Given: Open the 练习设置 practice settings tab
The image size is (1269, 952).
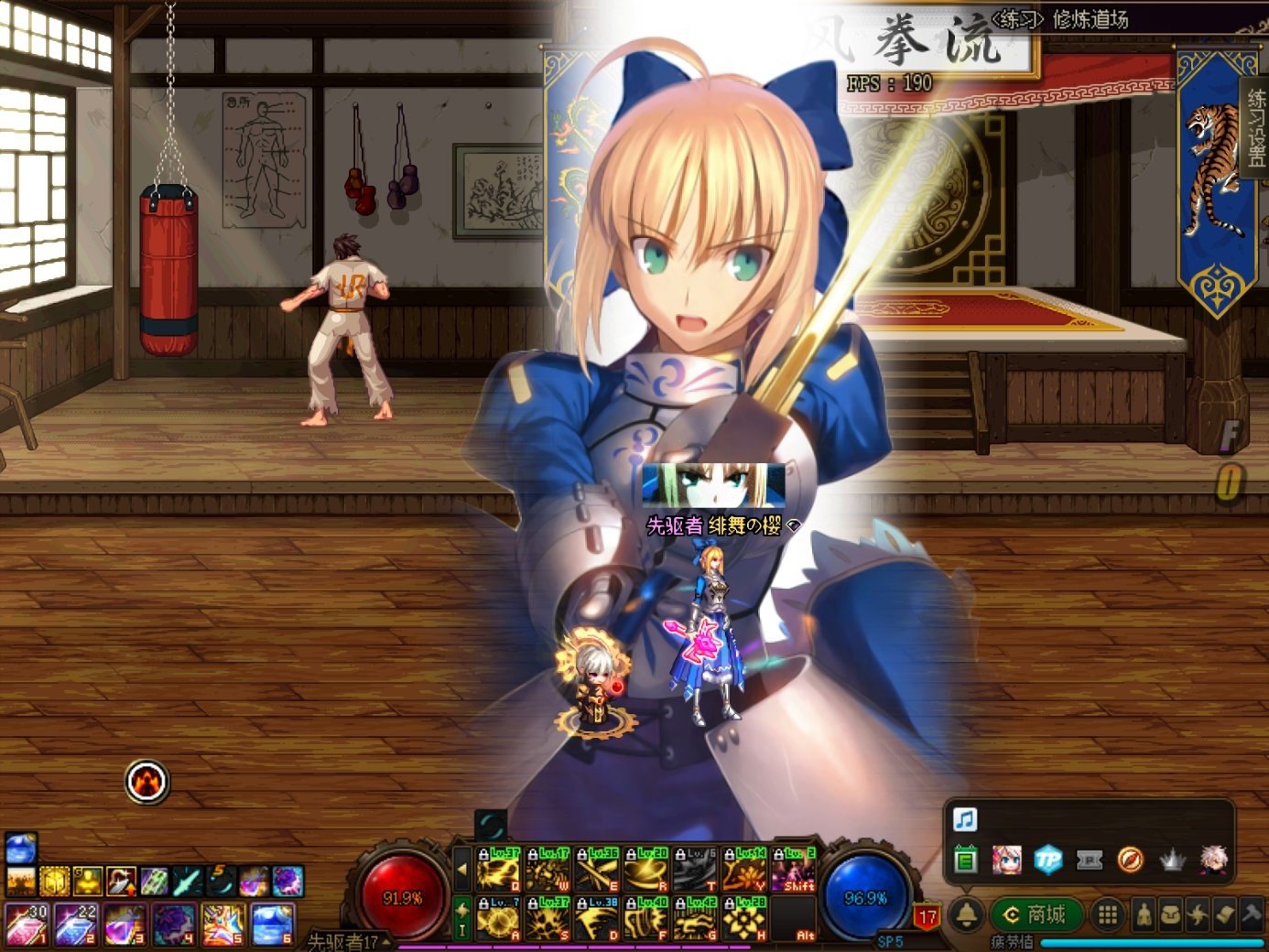Looking at the screenshot, I should (1256, 126).
